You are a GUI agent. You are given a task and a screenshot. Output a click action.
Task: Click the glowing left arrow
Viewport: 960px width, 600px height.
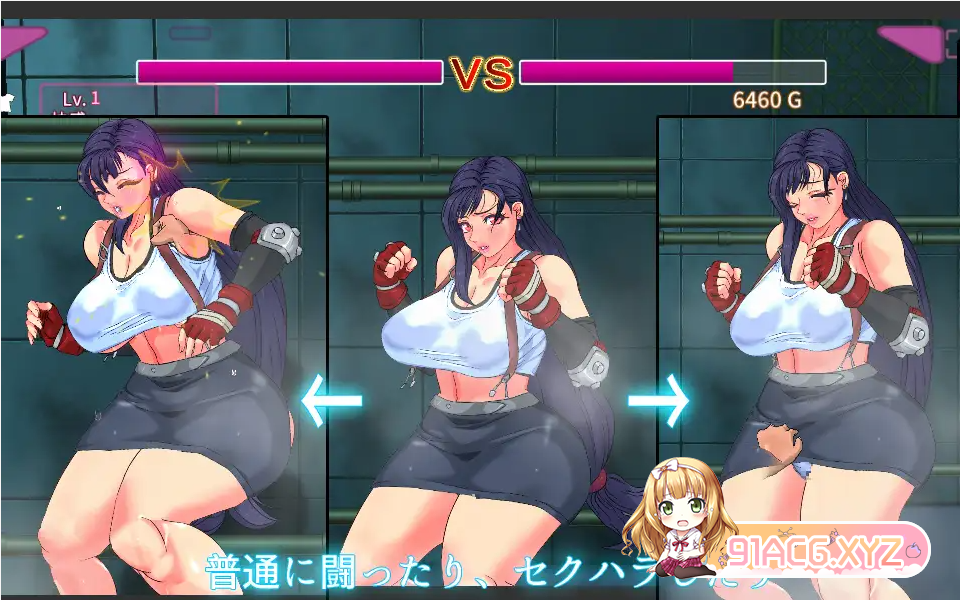tap(331, 401)
